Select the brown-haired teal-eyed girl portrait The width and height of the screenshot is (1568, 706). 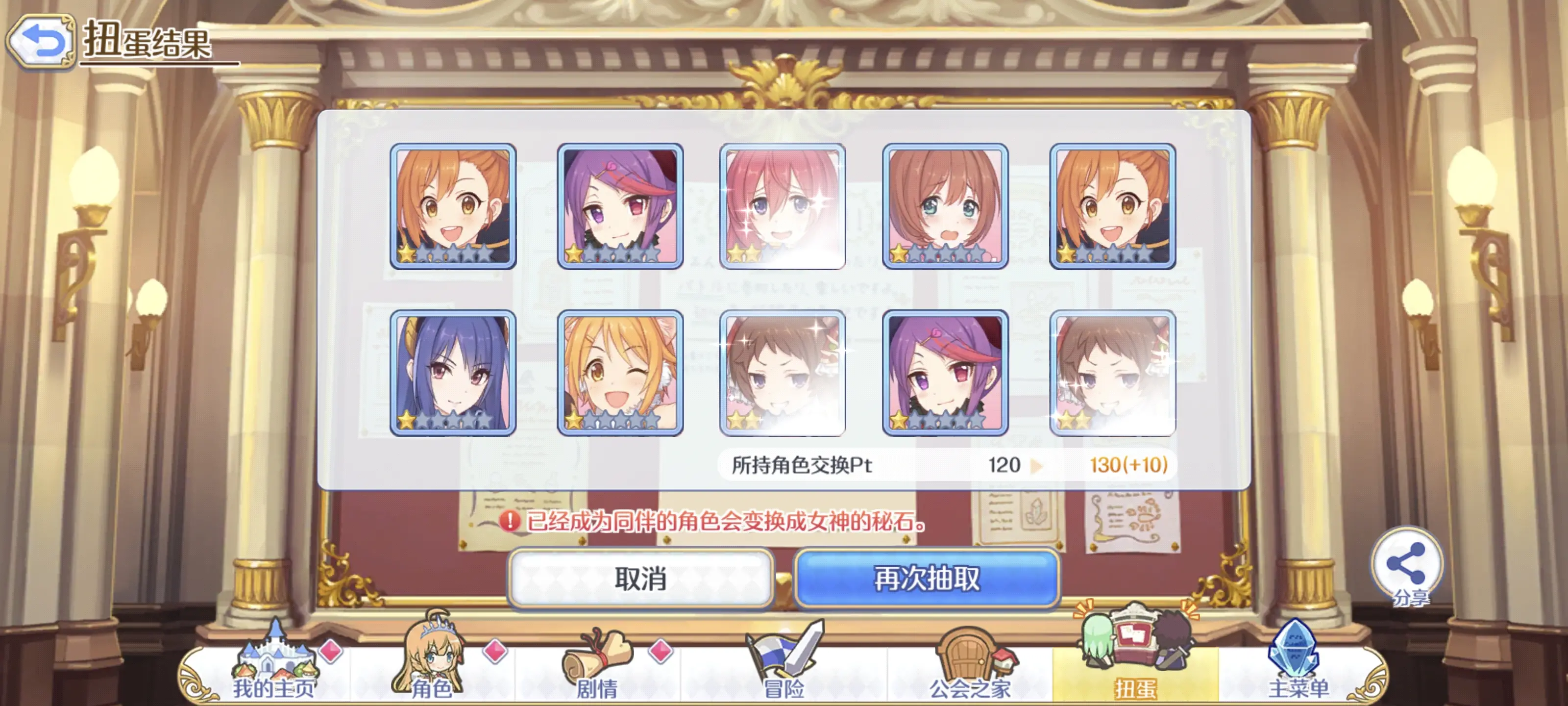[945, 206]
